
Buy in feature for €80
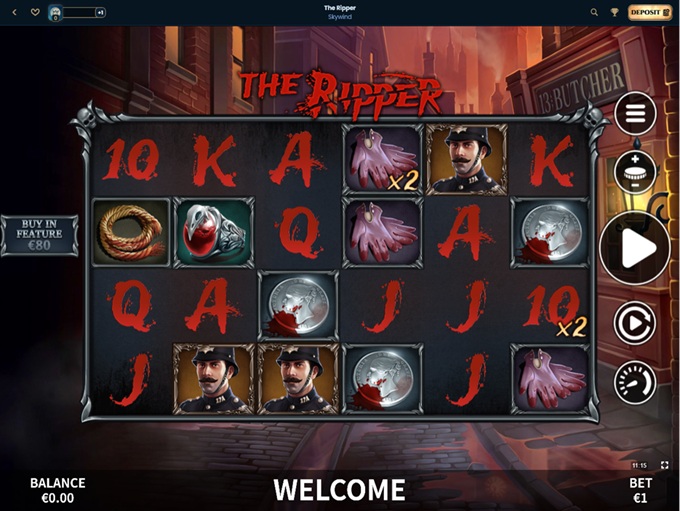39,235
